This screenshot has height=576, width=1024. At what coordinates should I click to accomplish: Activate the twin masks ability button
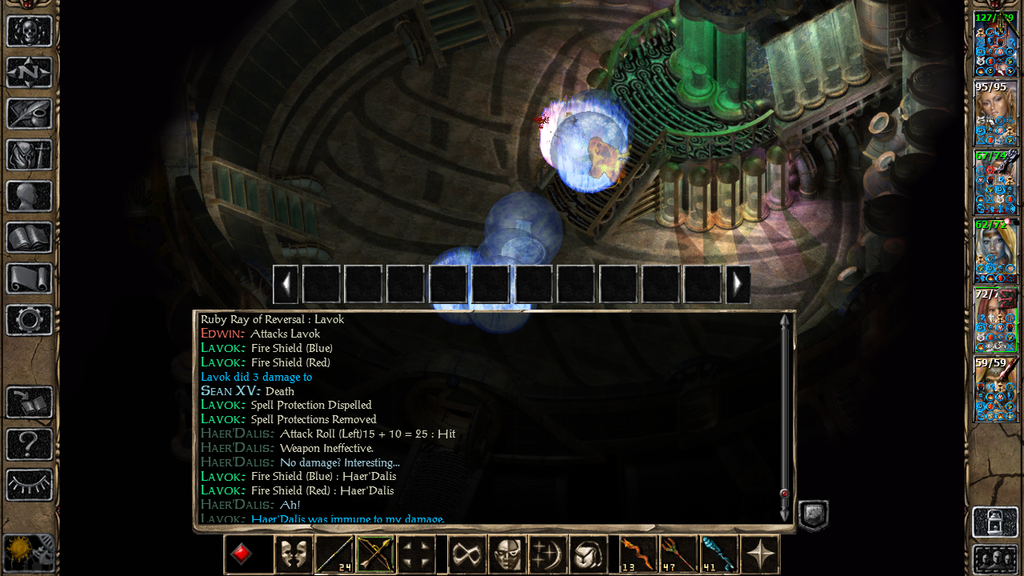point(292,554)
